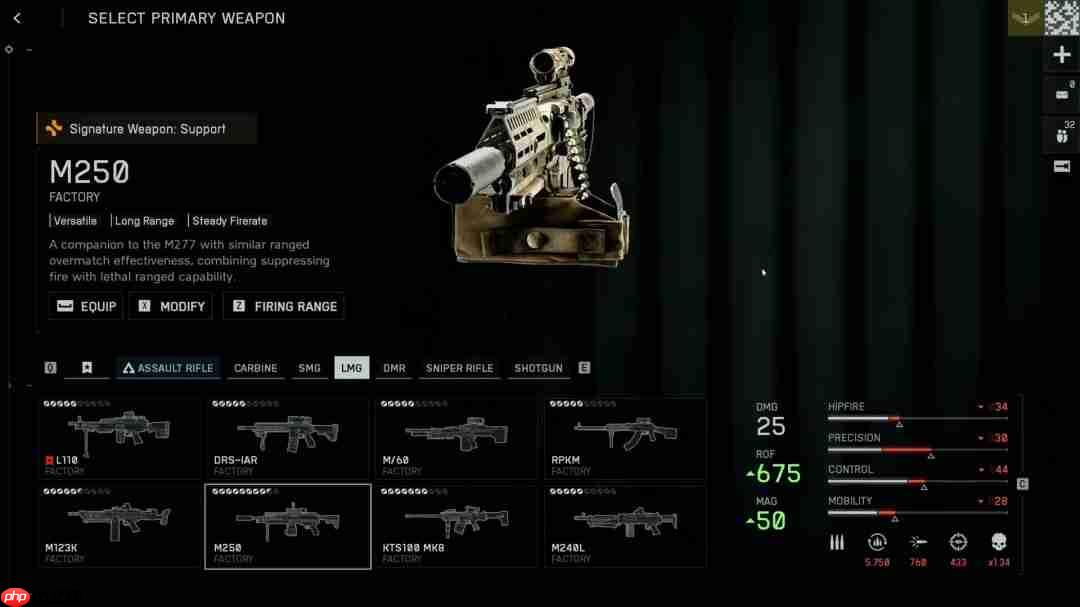Click the plus icon in the right sidebar
The width and height of the screenshot is (1080, 607).
tap(1062, 55)
